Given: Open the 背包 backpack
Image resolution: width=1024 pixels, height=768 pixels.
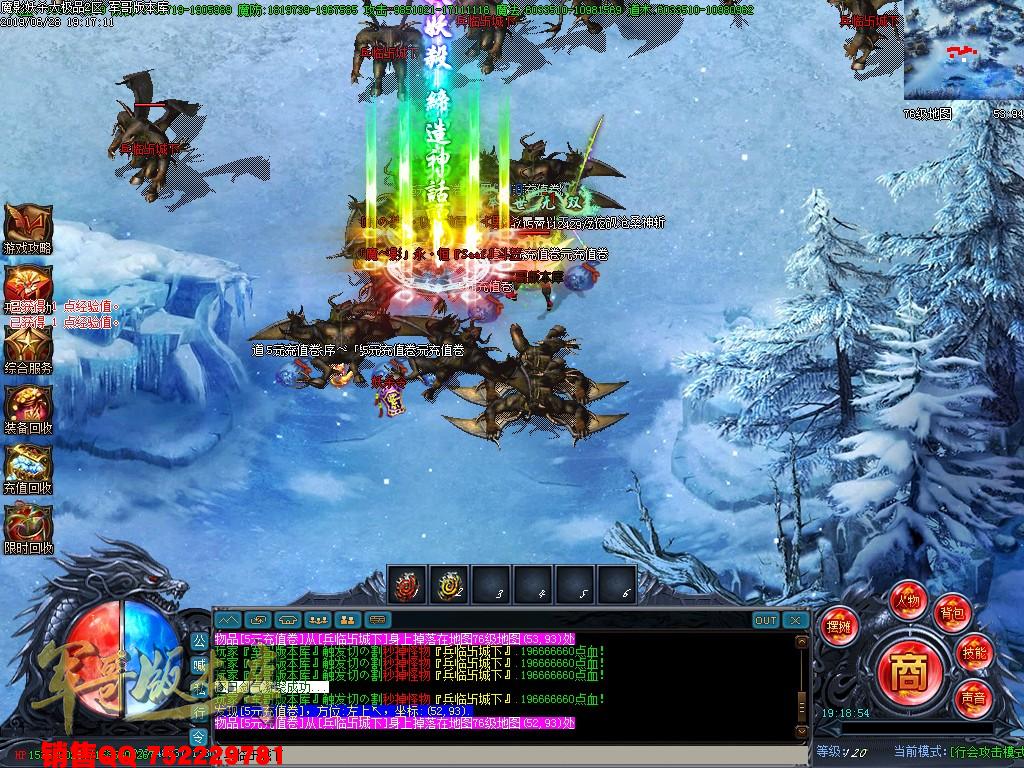Looking at the screenshot, I should tap(951, 612).
